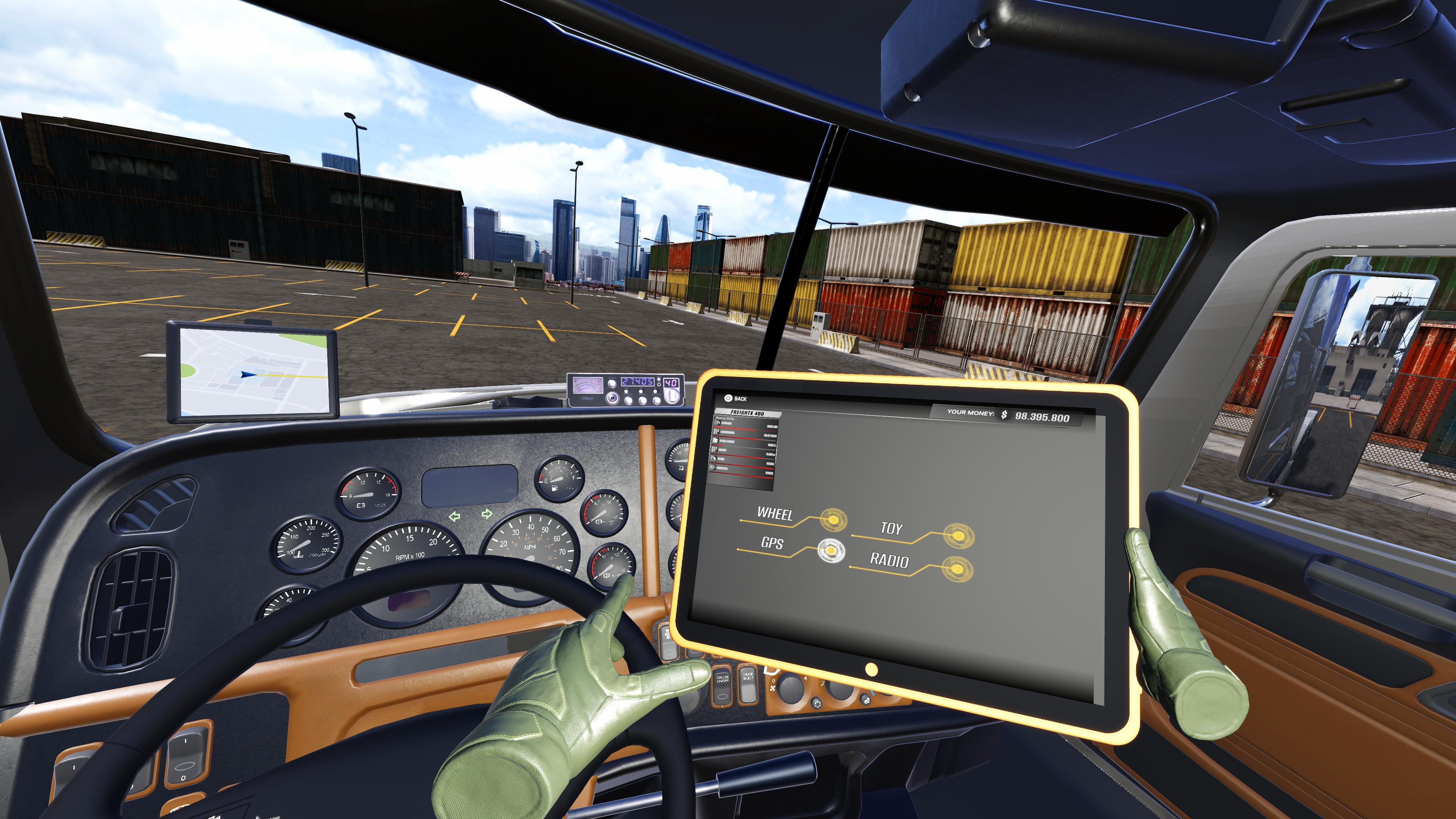Click the SHIFT time stat icon

pyautogui.click(x=714, y=449)
